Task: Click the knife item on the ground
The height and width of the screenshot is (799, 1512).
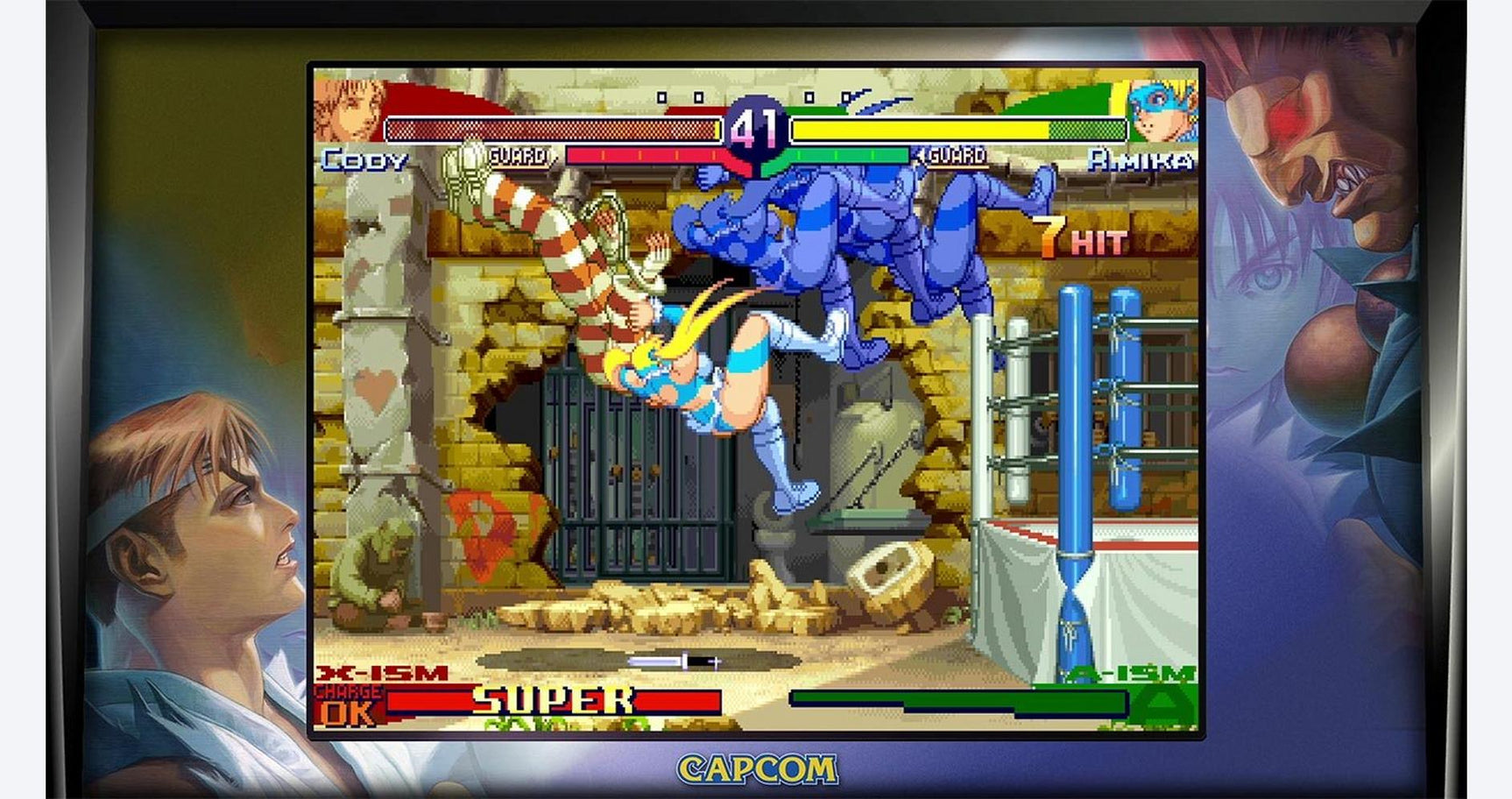Action: click(x=673, y=662)
